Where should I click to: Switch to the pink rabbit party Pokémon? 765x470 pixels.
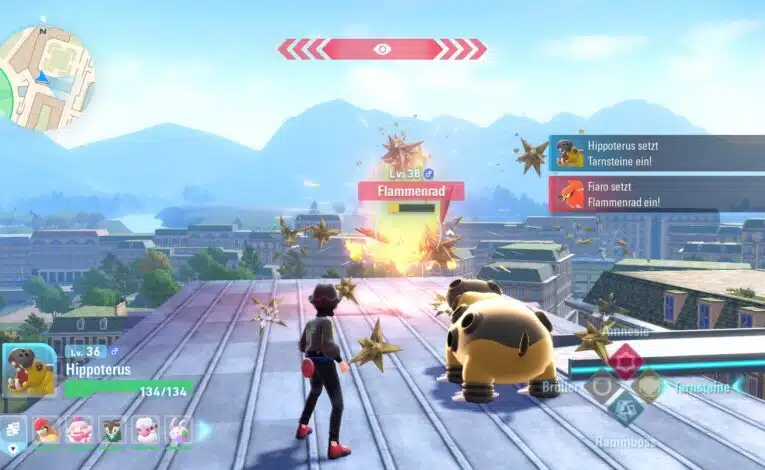179,430
